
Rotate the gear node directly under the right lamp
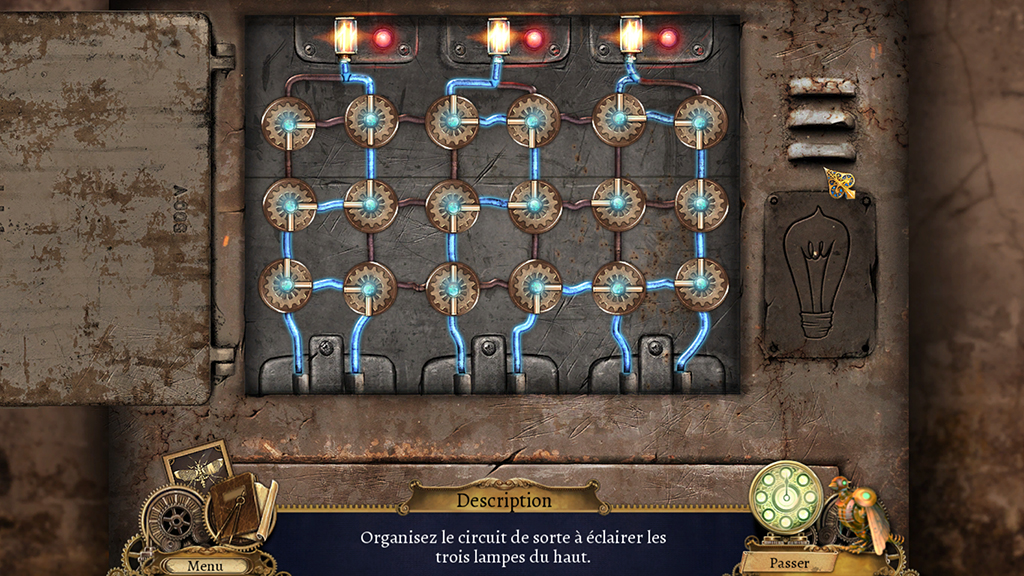pos(619,119)
